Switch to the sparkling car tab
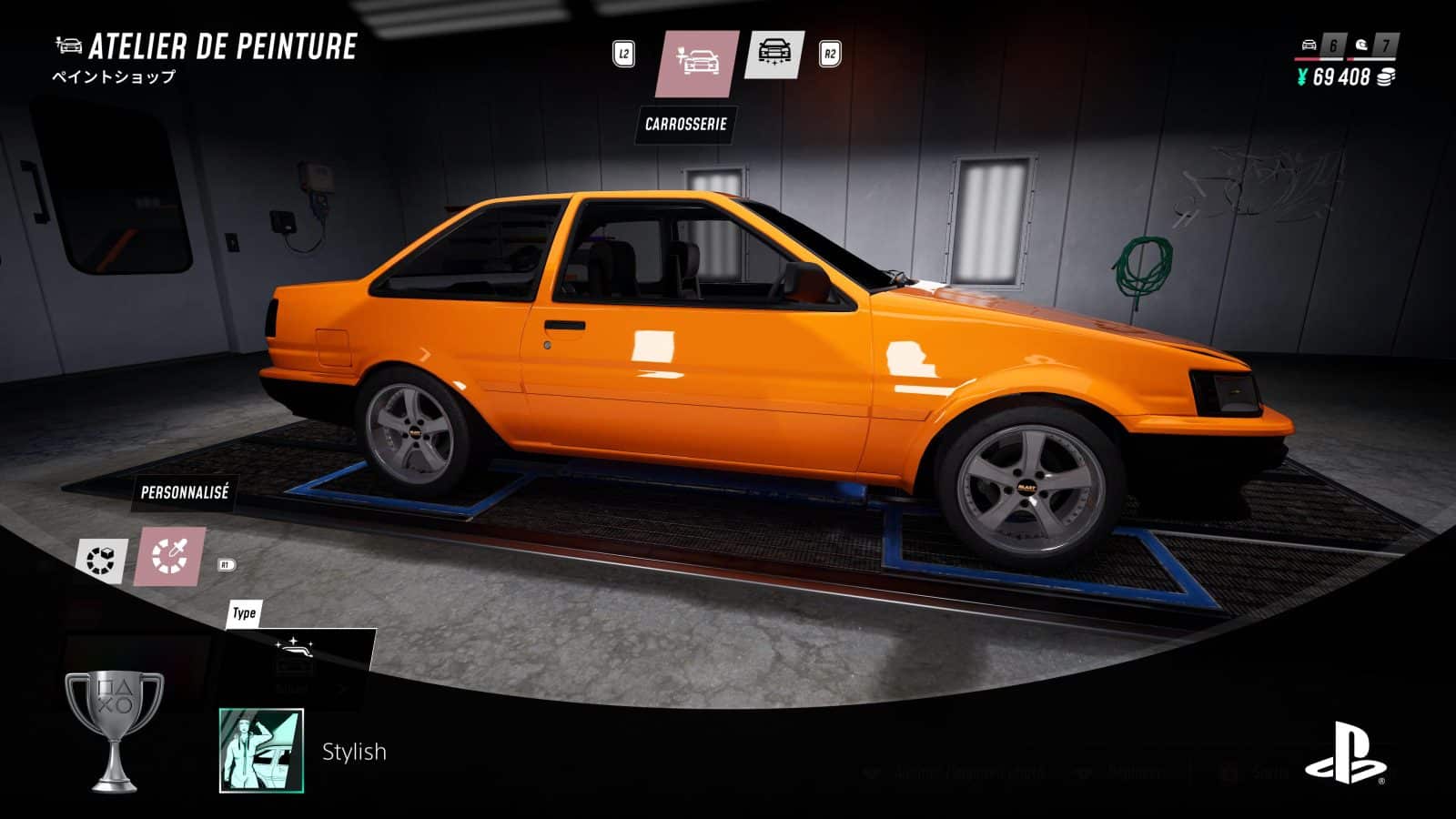 pyautogui.click(x=774, y=54)
